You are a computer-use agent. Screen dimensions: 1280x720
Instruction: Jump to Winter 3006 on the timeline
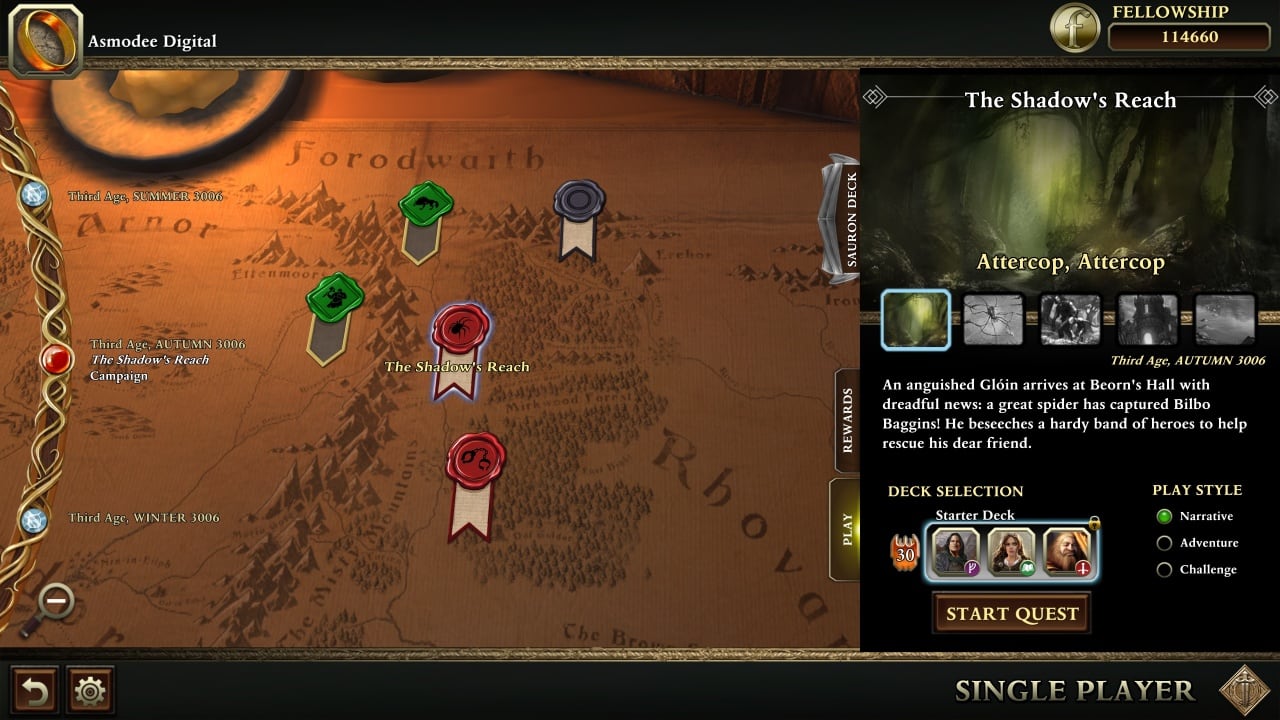(35, 519)
